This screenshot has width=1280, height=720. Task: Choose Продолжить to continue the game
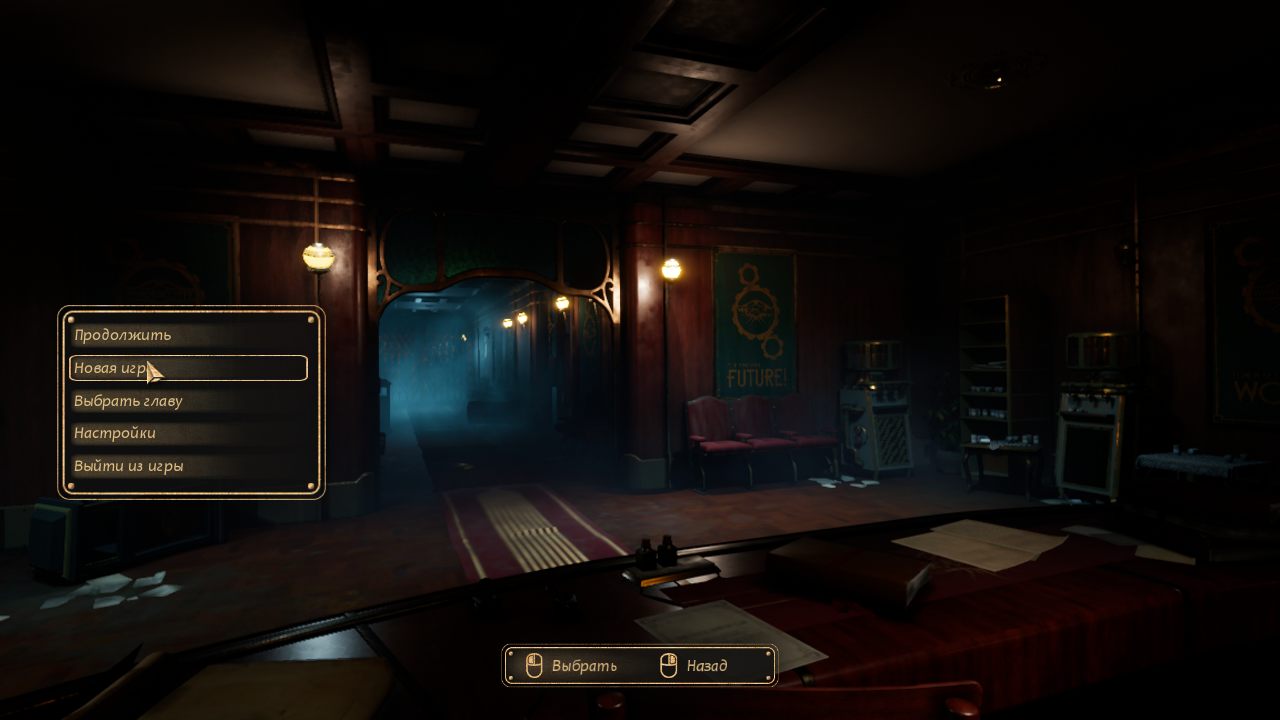coord(123,335)
